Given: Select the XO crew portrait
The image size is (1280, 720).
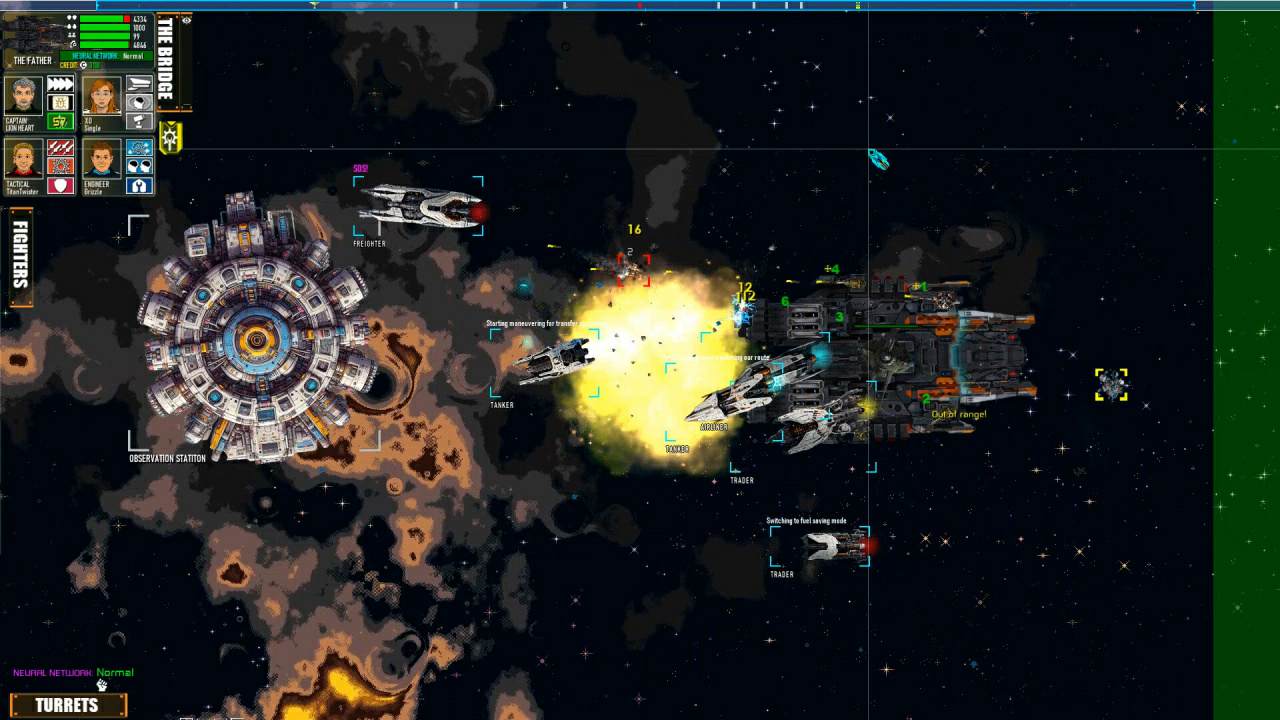Looking at the screenshot, I should 100,95.
